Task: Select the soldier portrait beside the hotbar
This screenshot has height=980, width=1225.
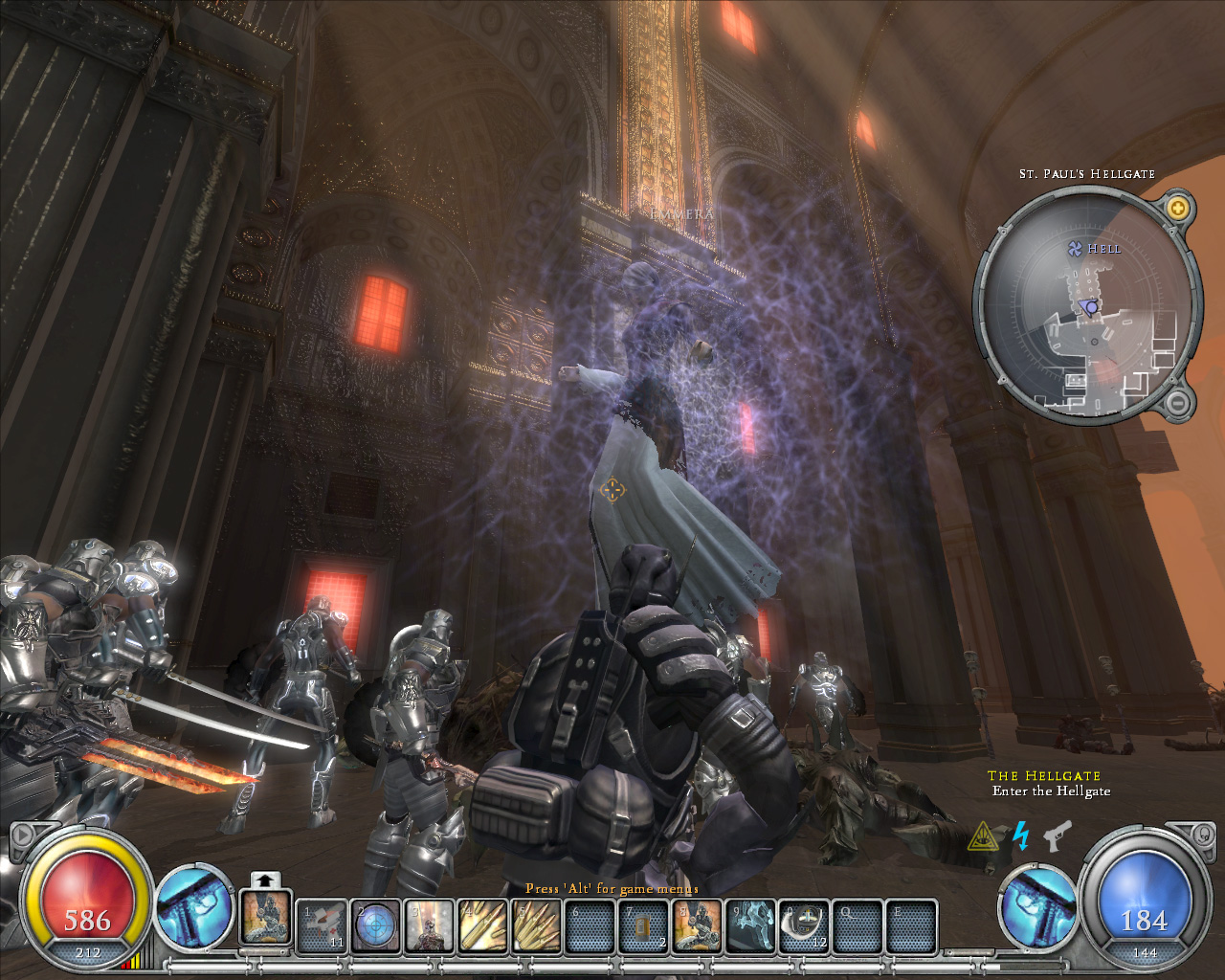Action: [x=265, y=916]
